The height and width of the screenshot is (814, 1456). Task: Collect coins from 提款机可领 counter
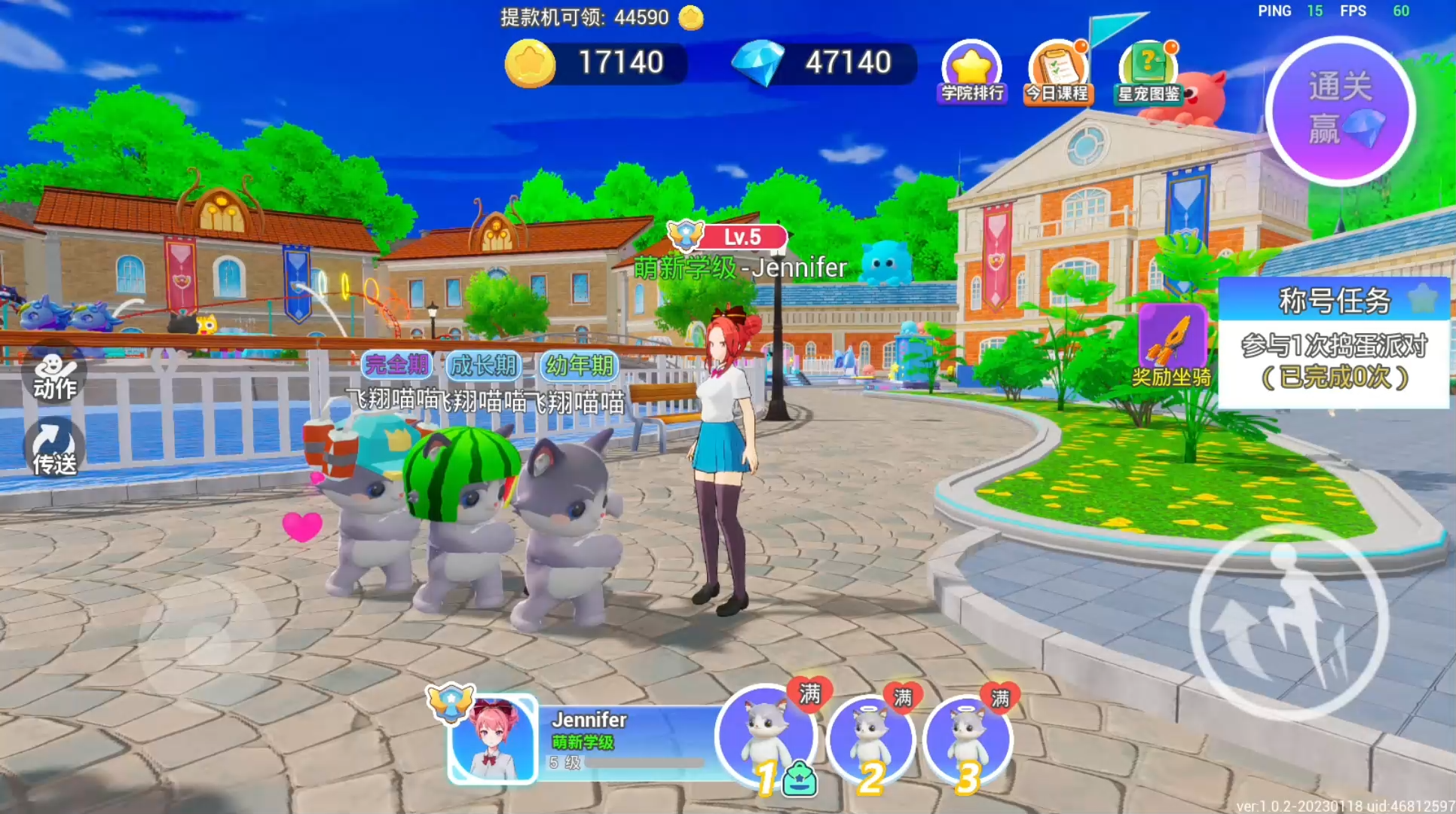tap(601, 17)
